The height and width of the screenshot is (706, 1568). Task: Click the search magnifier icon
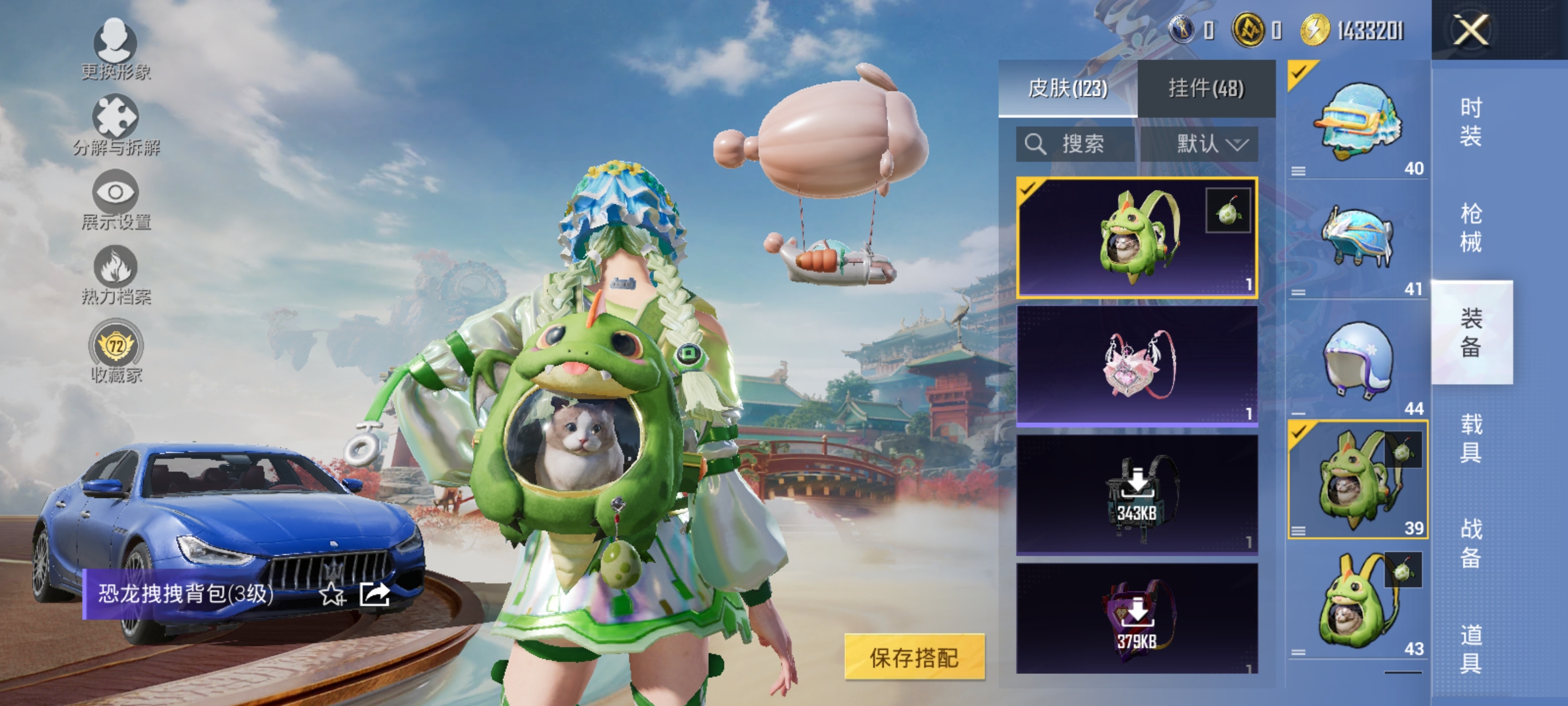click(1036, 144)
